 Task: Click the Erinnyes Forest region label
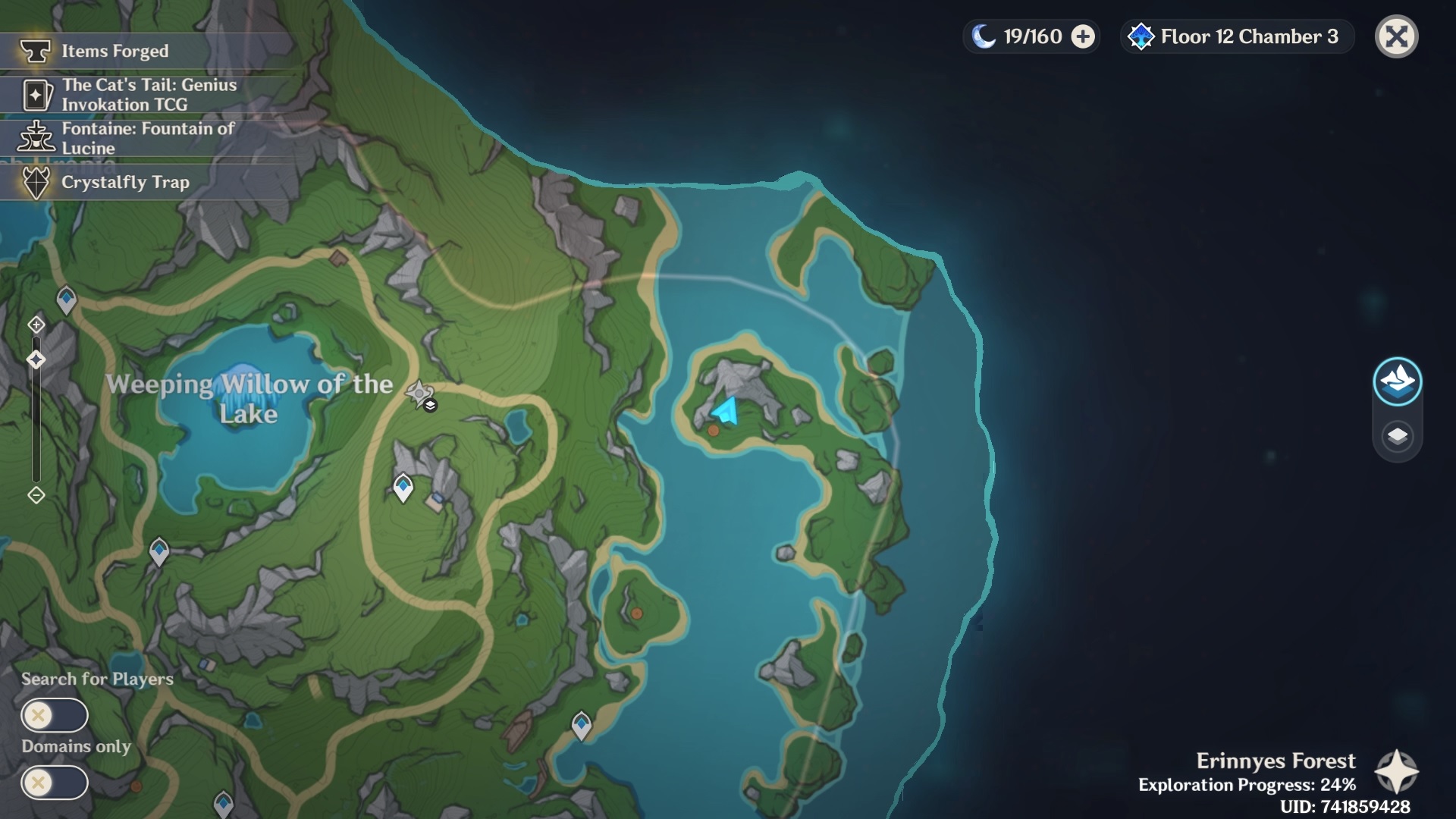[1276, 761]
